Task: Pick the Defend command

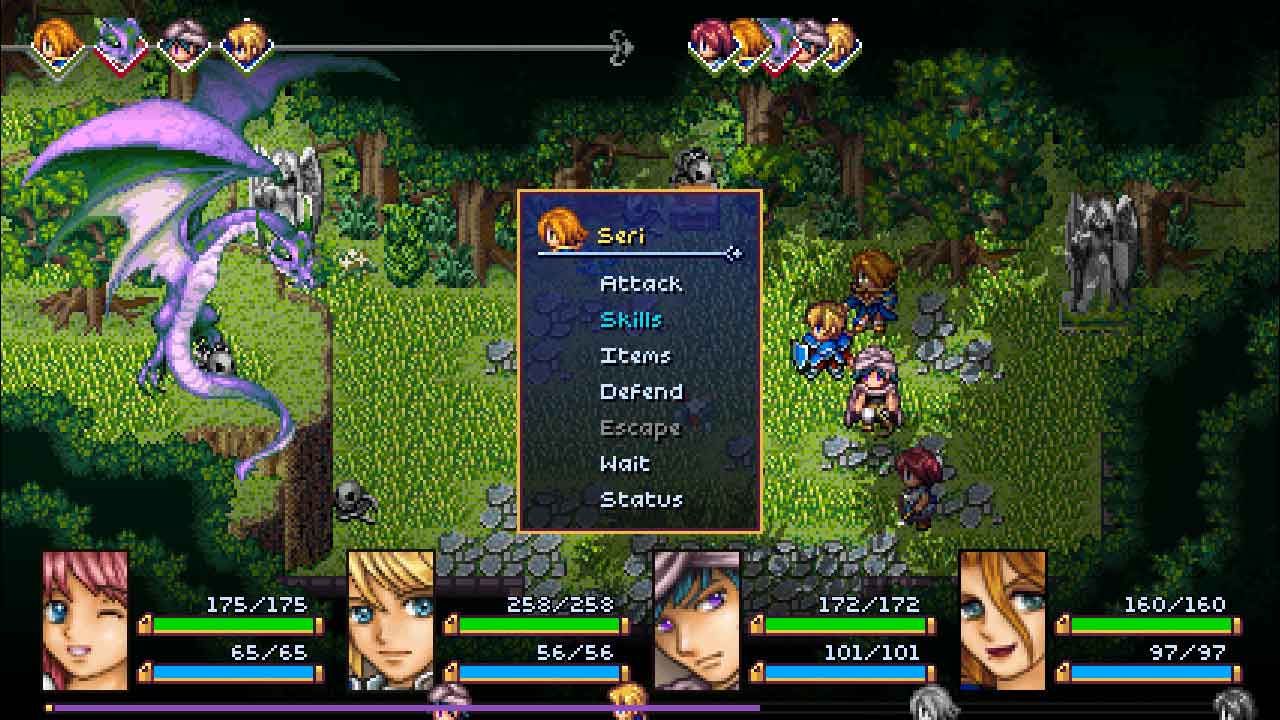Action: click(x=641, y=392)
